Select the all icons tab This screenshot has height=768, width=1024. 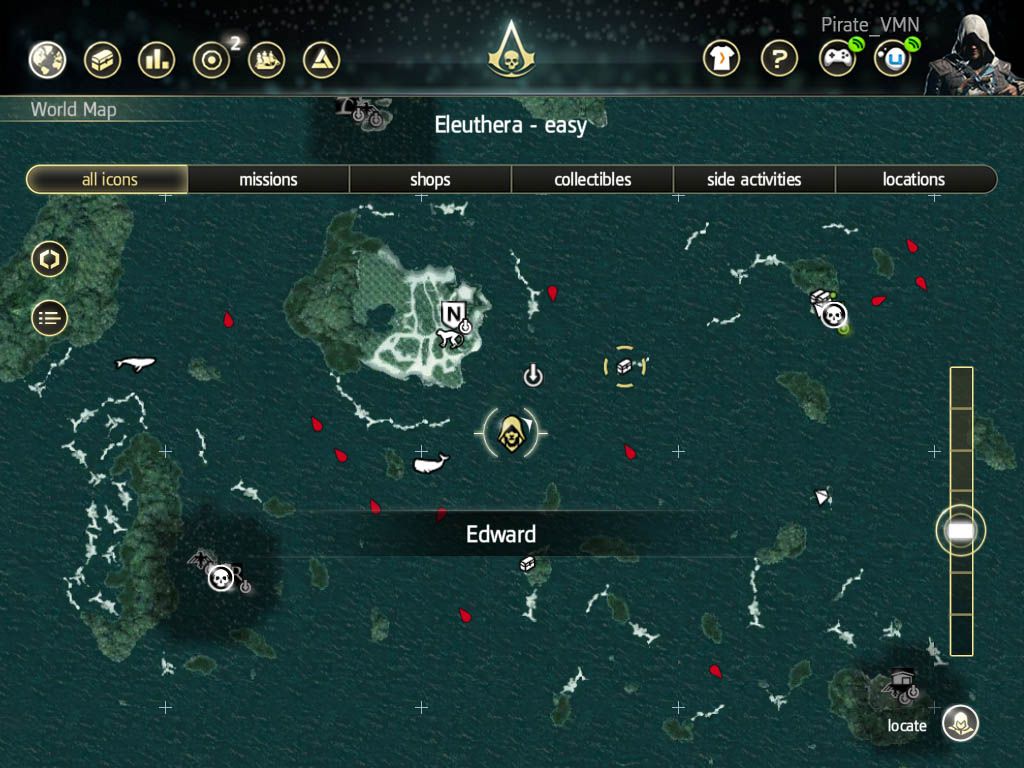pyautogui.click(x=109, y=180)
